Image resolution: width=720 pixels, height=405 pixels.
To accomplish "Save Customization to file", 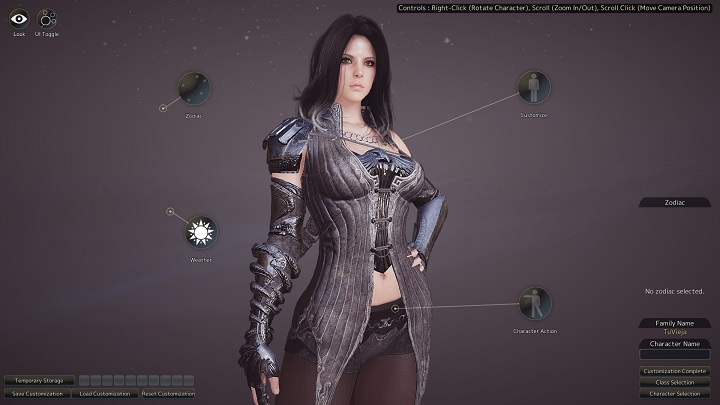I will (37, 394).
